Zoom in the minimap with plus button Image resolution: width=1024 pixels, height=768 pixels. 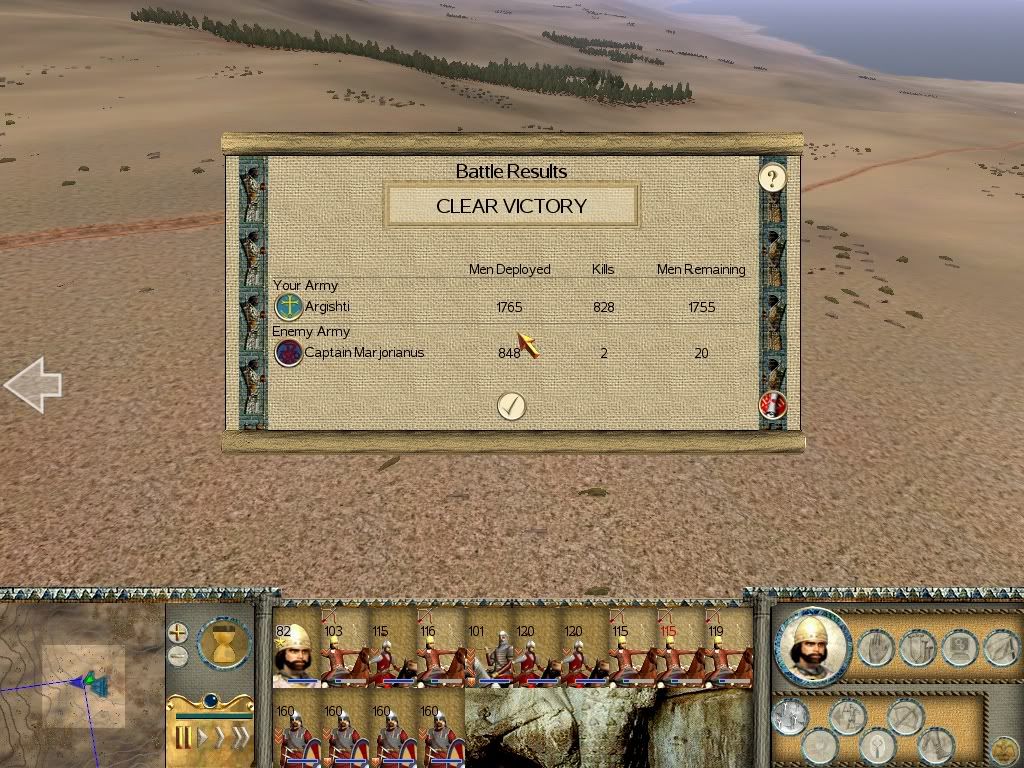pyautogui.click(x=177, y=633)
